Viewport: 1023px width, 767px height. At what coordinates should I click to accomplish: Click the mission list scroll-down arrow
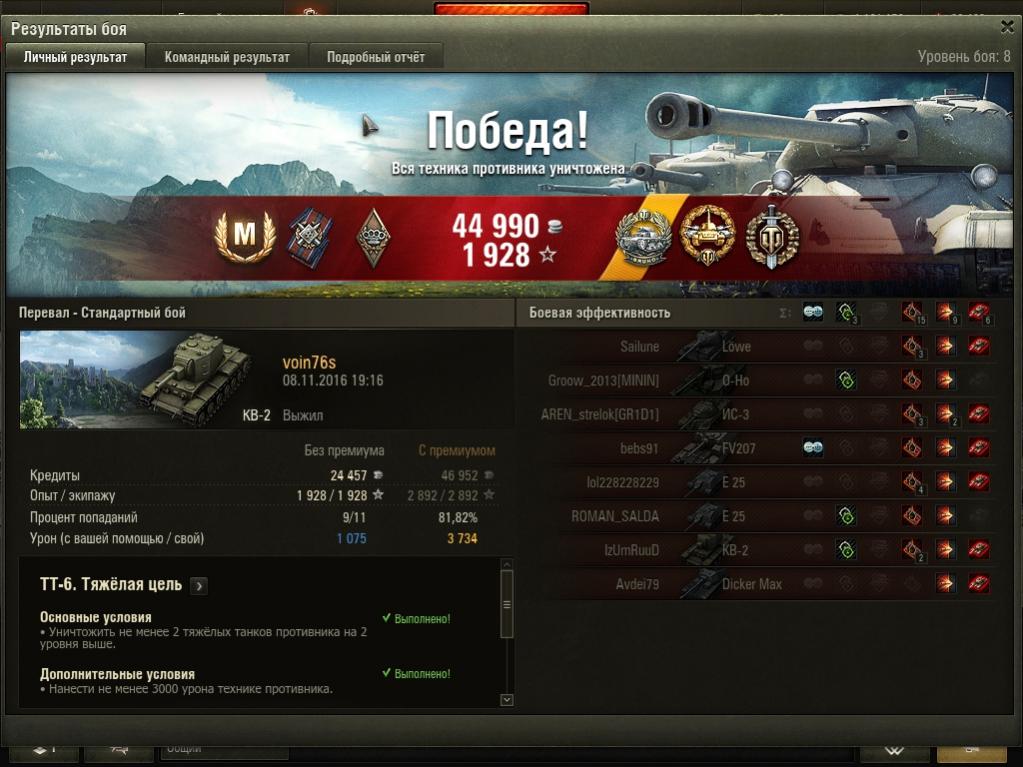[506, 700]
